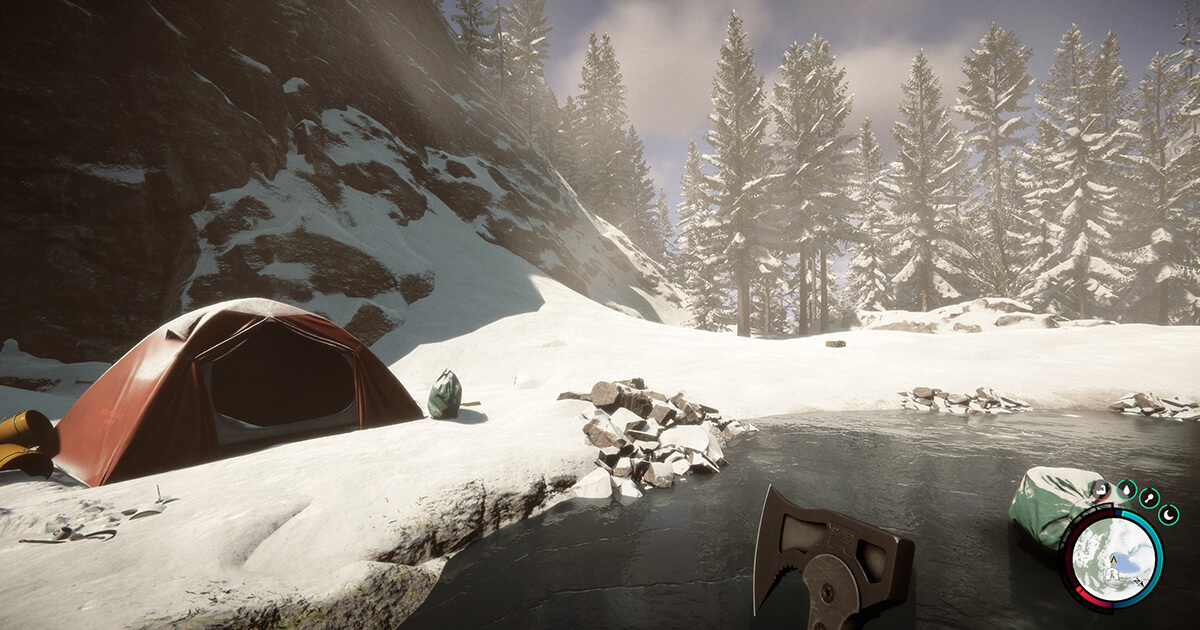Click the circular GPS minimap

coord(1113,560)
